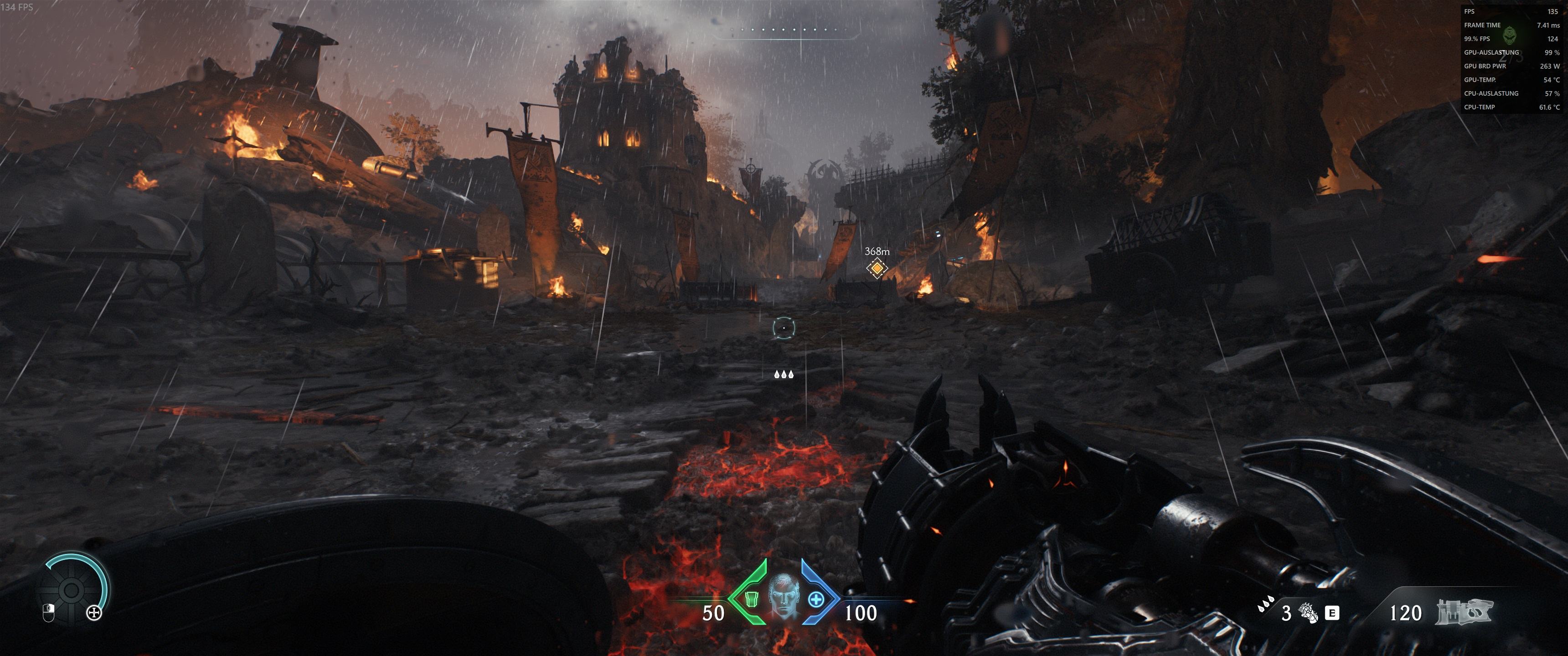Click the compass bar at top
This screenshot has height=656, width=1568.
[785, 31]
